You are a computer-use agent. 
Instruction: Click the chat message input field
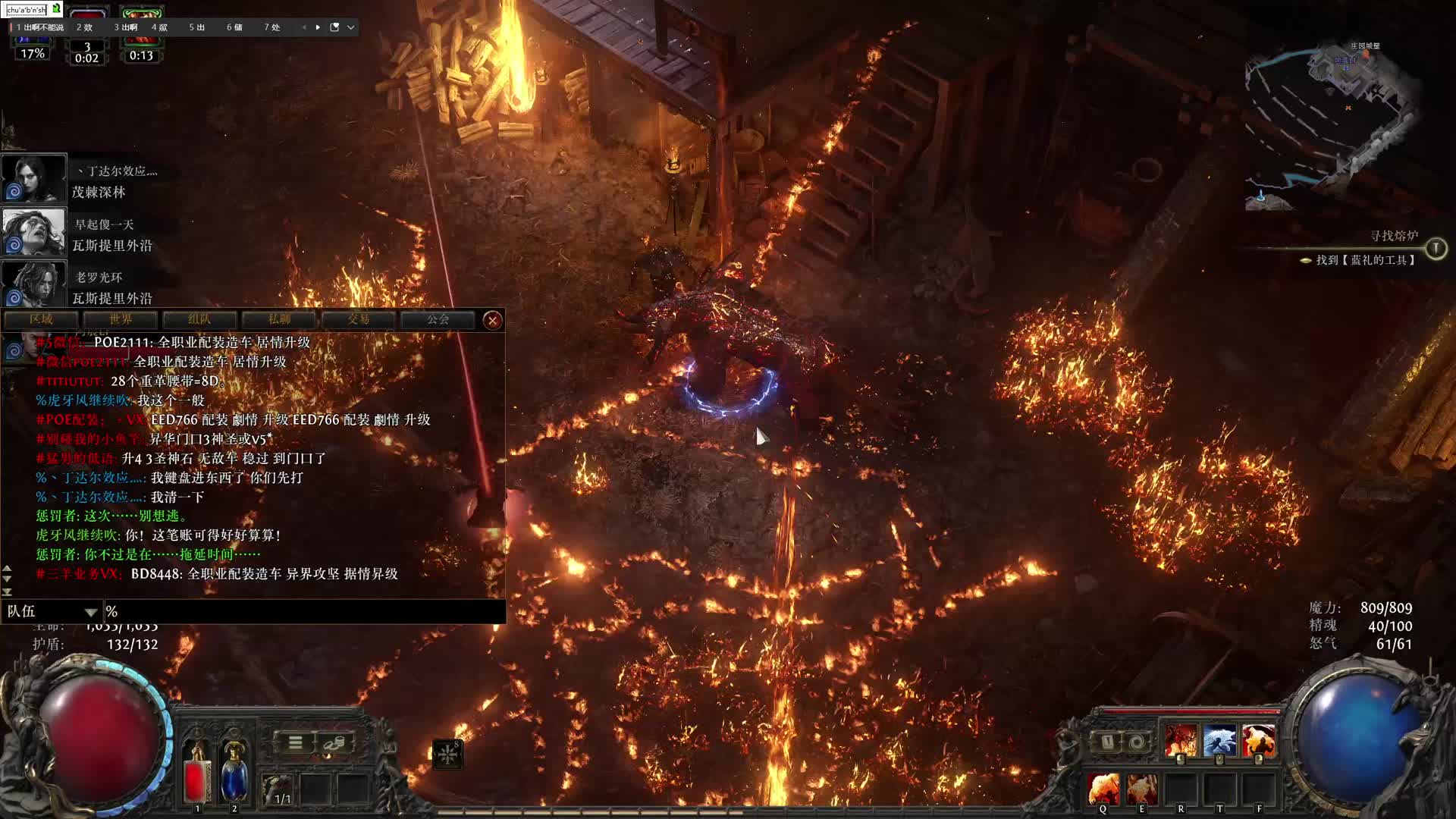pyautogui.click(x=303, y=611)
